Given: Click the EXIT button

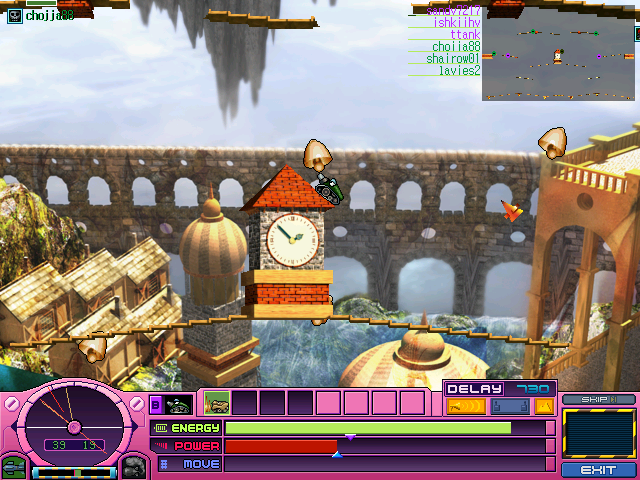Looking at the screenshot, I should (598, 469).
